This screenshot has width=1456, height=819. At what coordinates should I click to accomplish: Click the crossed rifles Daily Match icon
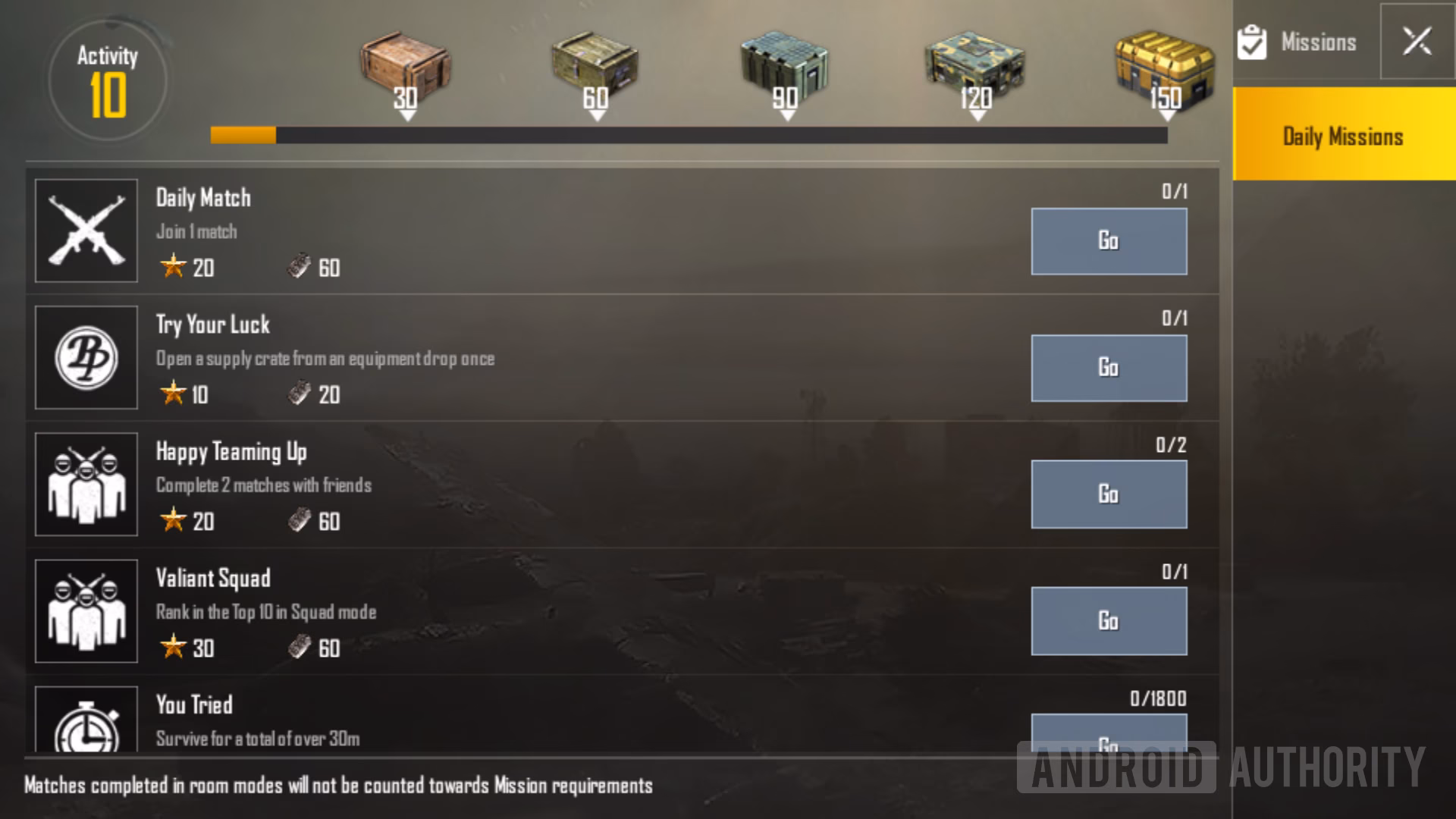[x=86, y=231]
